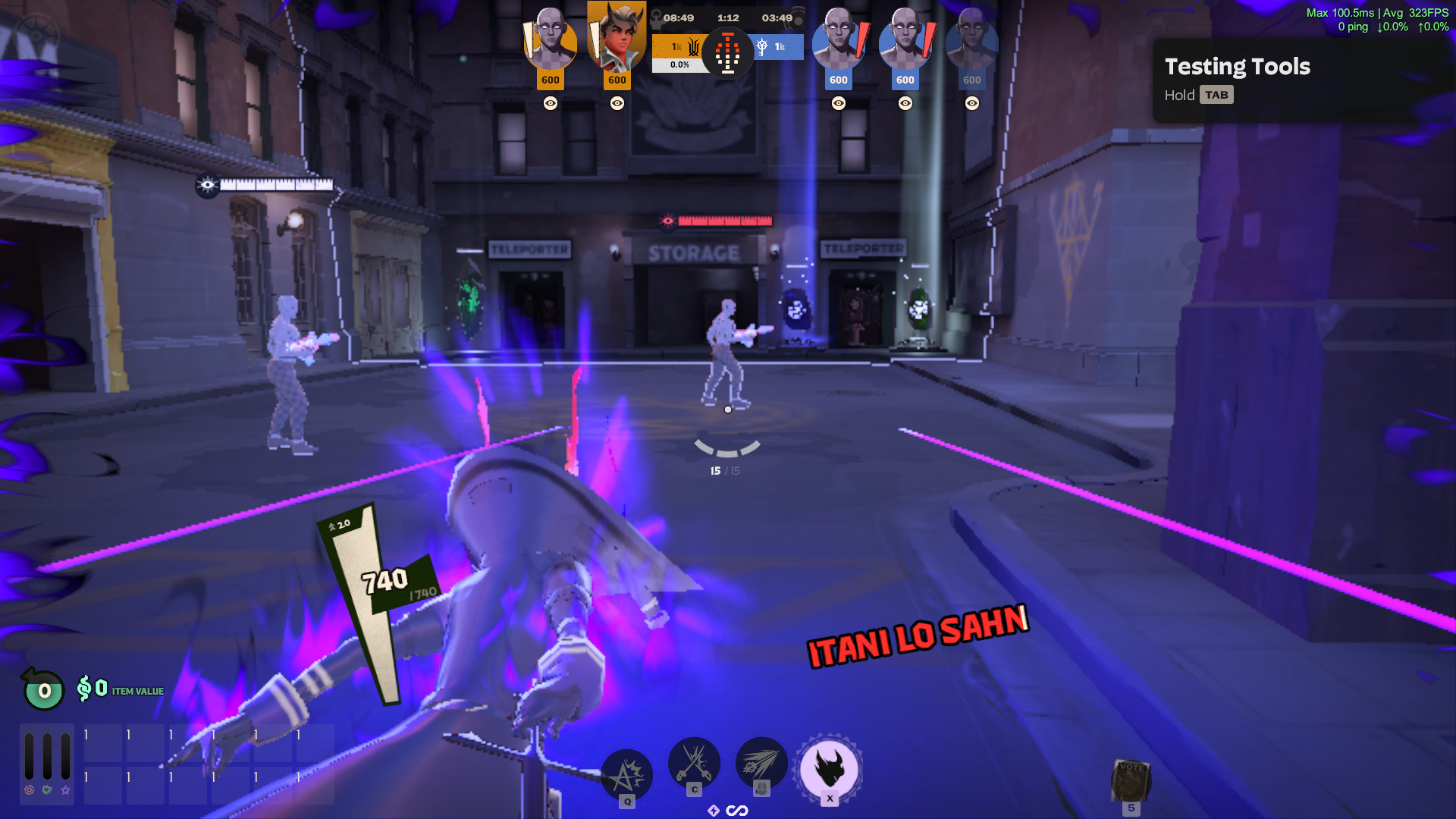Select the item in slot 5

[1131, 781]
